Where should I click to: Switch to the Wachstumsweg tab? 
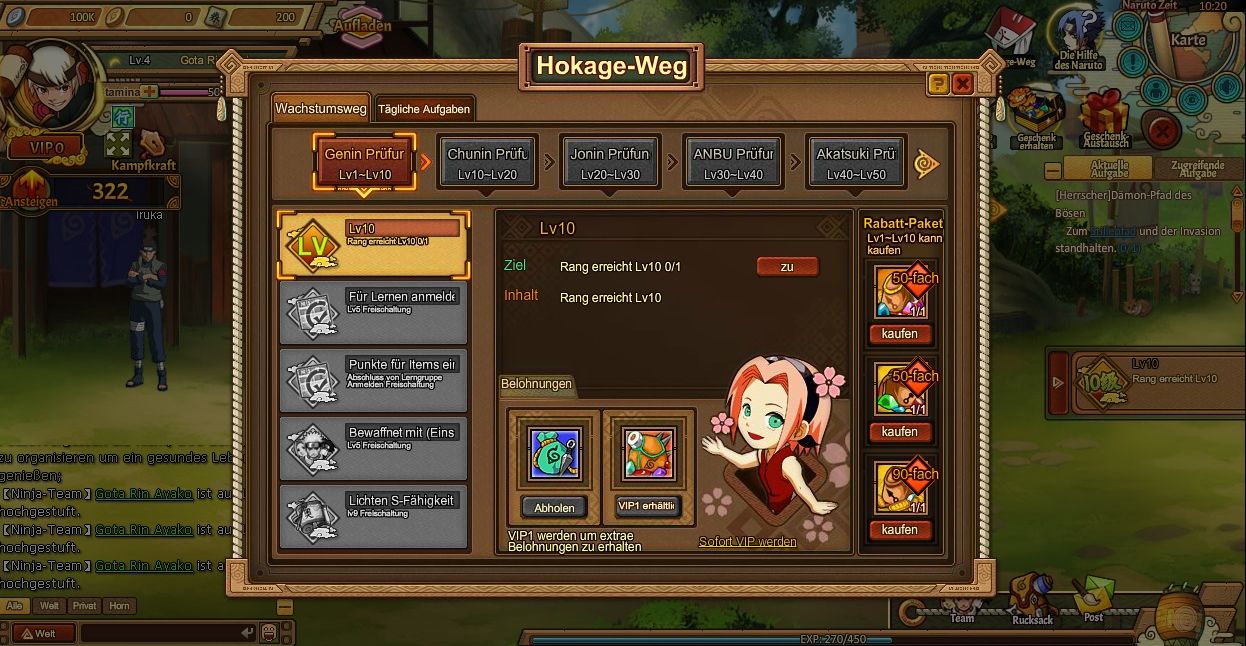click(x=321, y=108)
